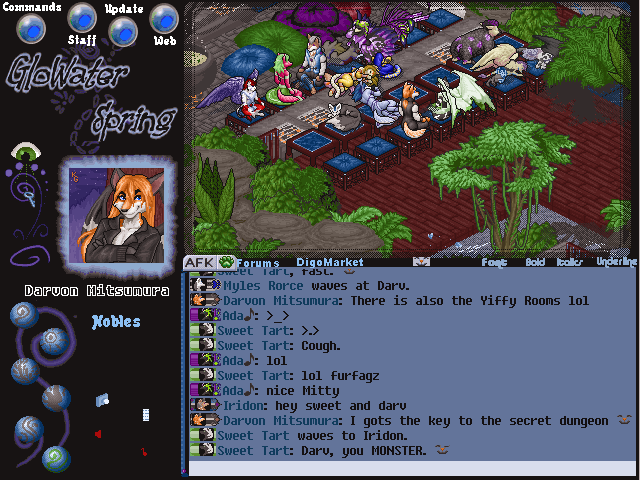This screenshot has width=640, height=480.
Task: Apply the Underline text style
Action: click(616, 262)
